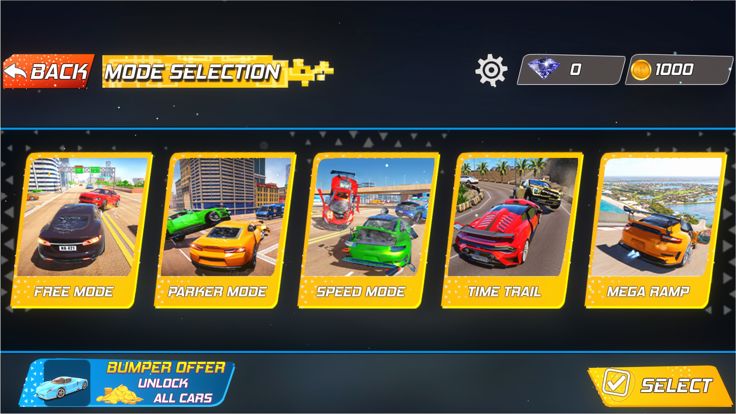This screenshot has width=736, height=414.
Task: Choose the Mega Ramp mode card
Action: 656,229
